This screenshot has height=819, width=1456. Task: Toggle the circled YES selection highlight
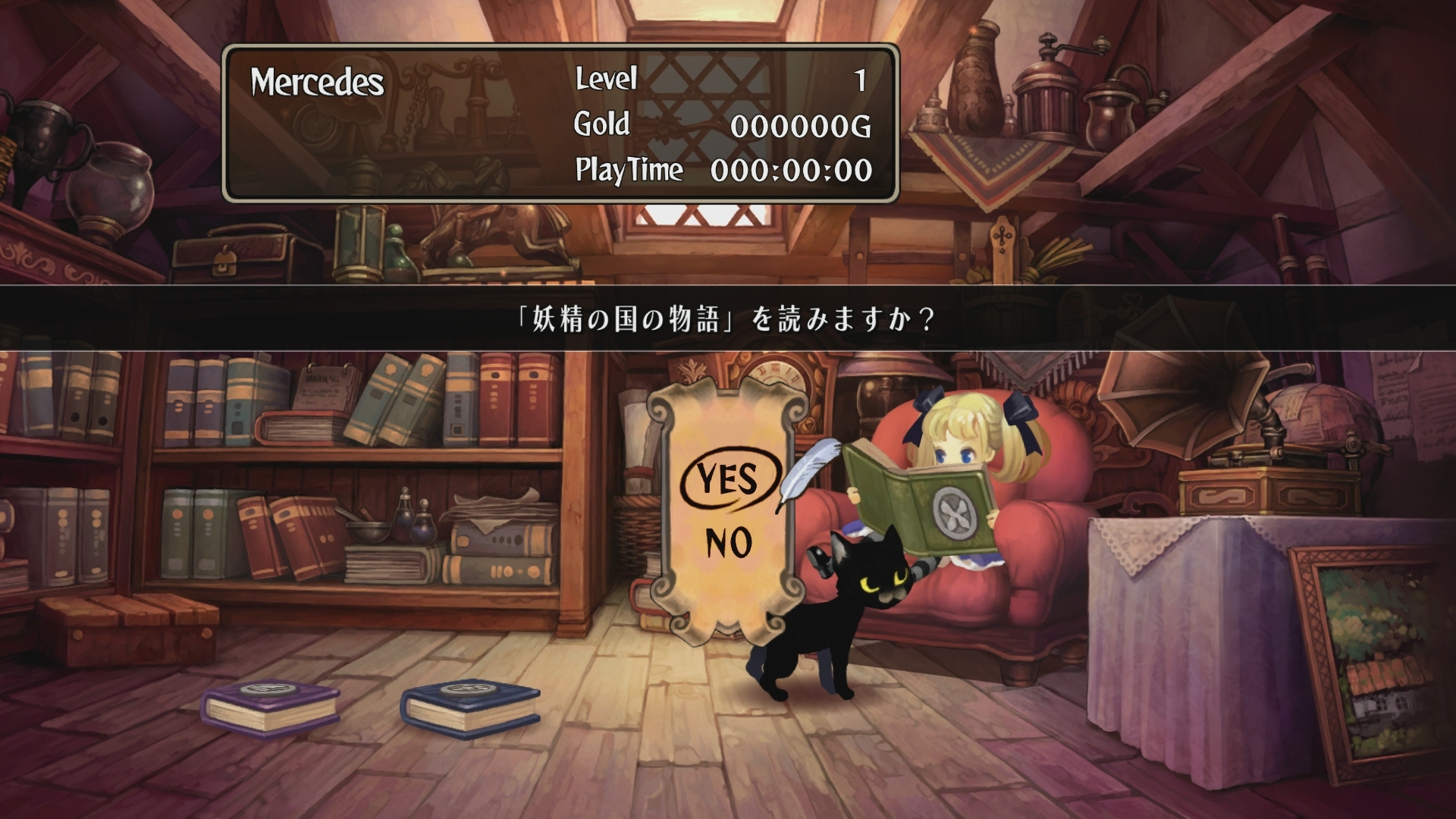click(730, 479)
